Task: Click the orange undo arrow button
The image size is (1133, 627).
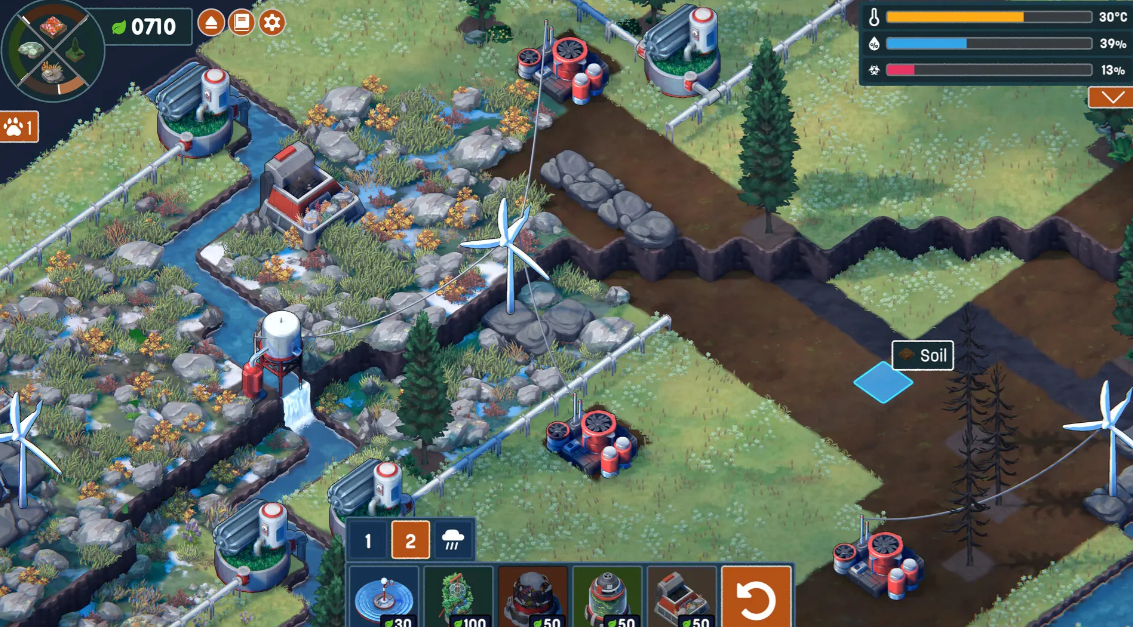Action: point(756,597)
